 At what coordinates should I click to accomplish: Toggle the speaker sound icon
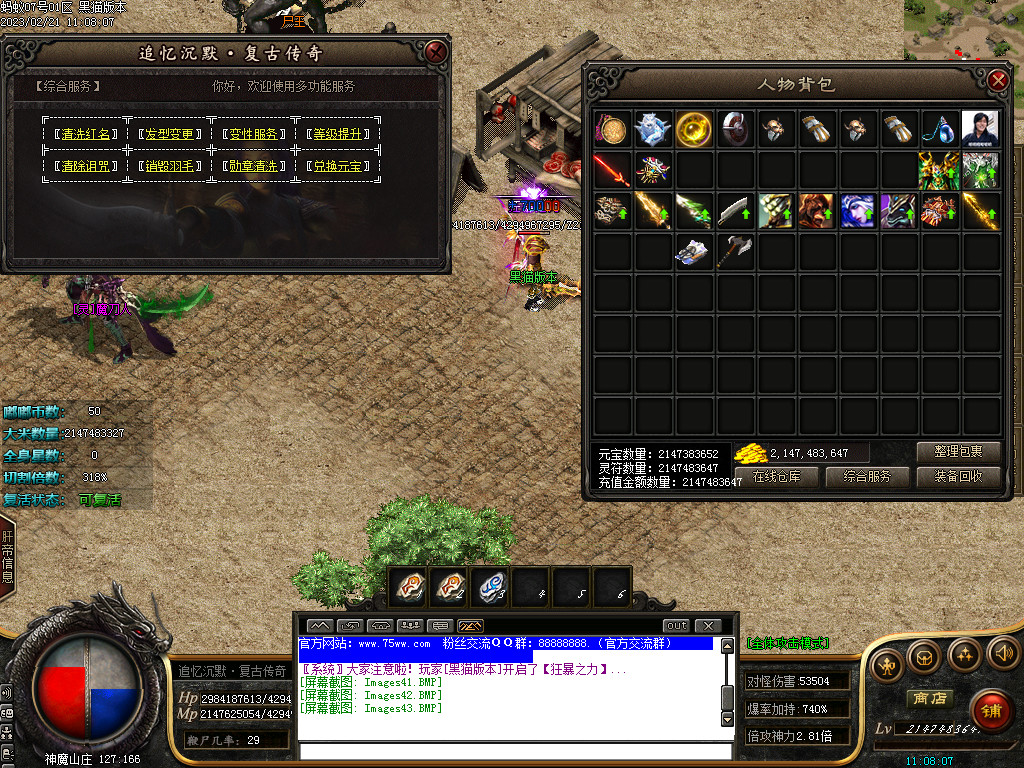coord(1002,655)
